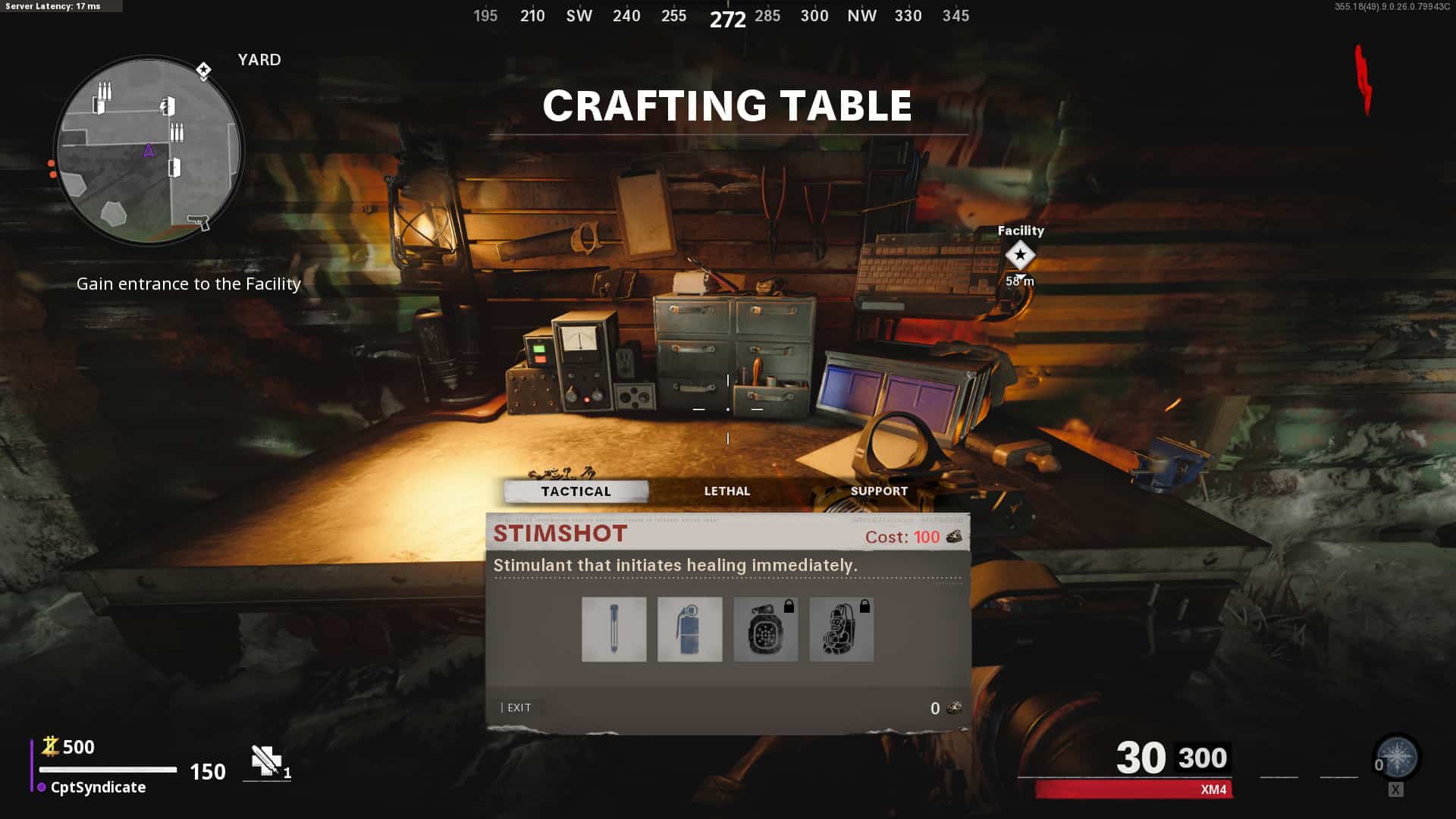
Task: Select the Tactical tab
Action: coord(576,491)
